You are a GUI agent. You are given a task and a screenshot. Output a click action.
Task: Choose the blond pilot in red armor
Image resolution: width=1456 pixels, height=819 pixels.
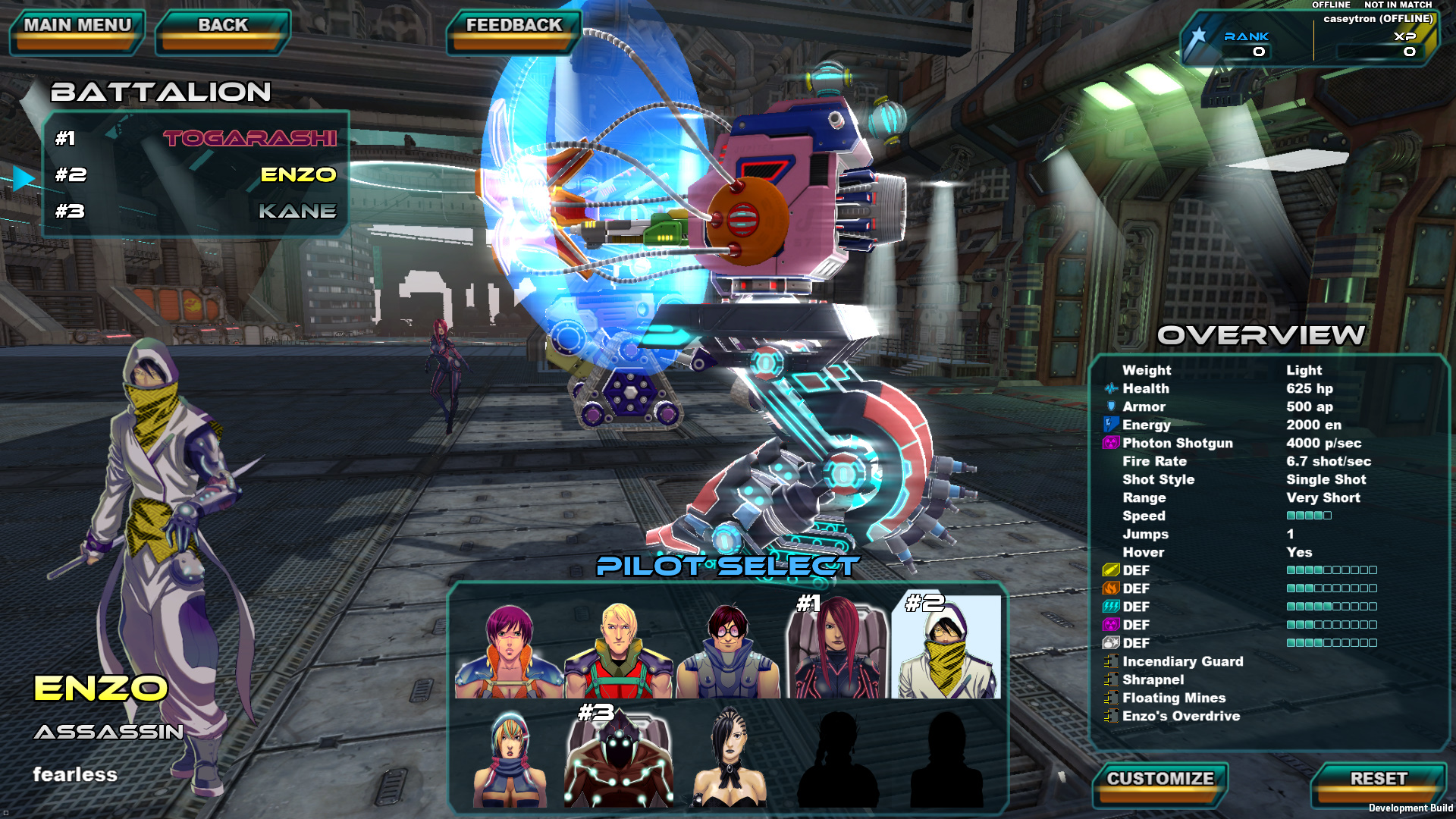click(618, 649)
